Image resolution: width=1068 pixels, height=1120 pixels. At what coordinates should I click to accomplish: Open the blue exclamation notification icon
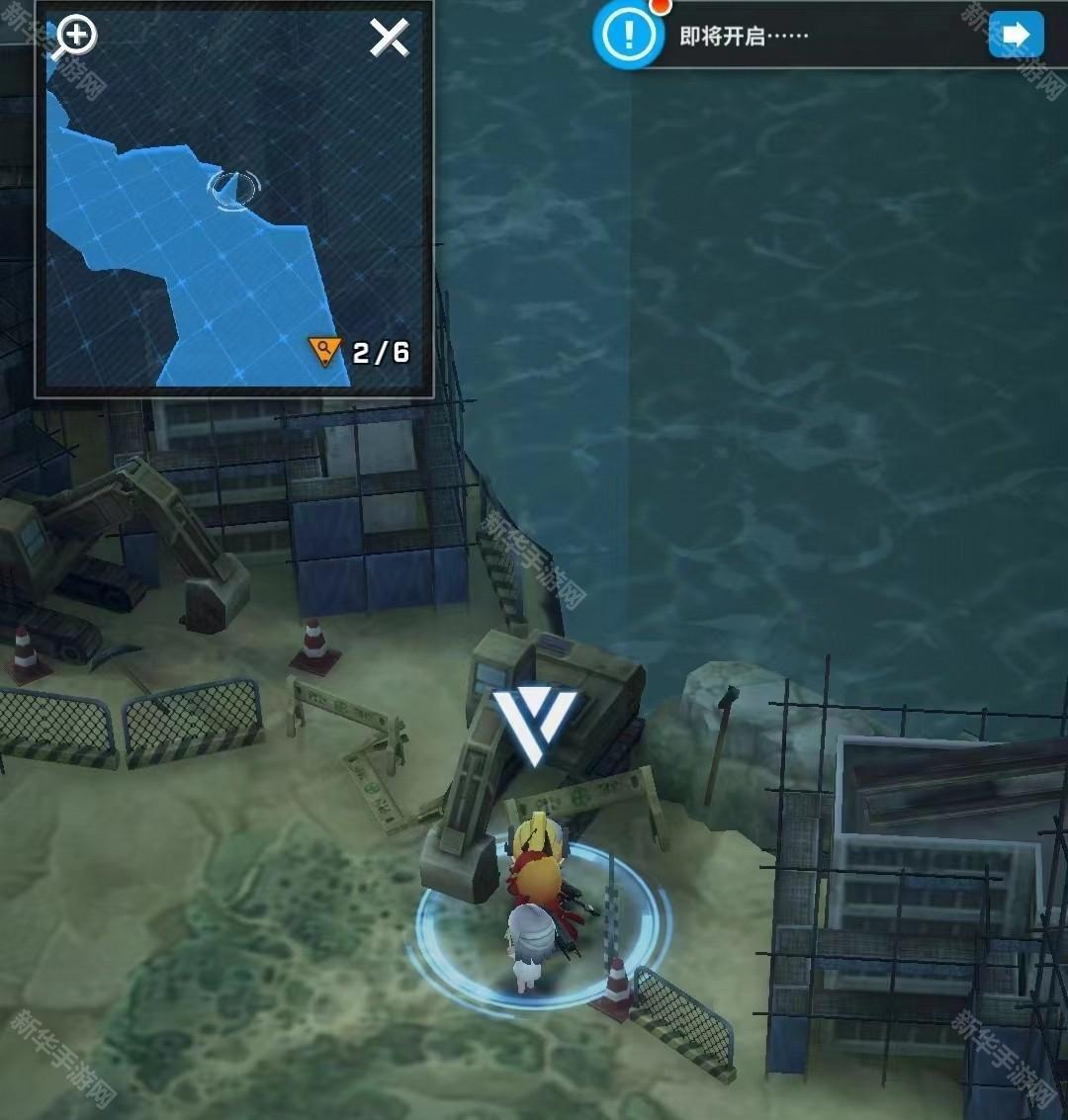point(627,37)
